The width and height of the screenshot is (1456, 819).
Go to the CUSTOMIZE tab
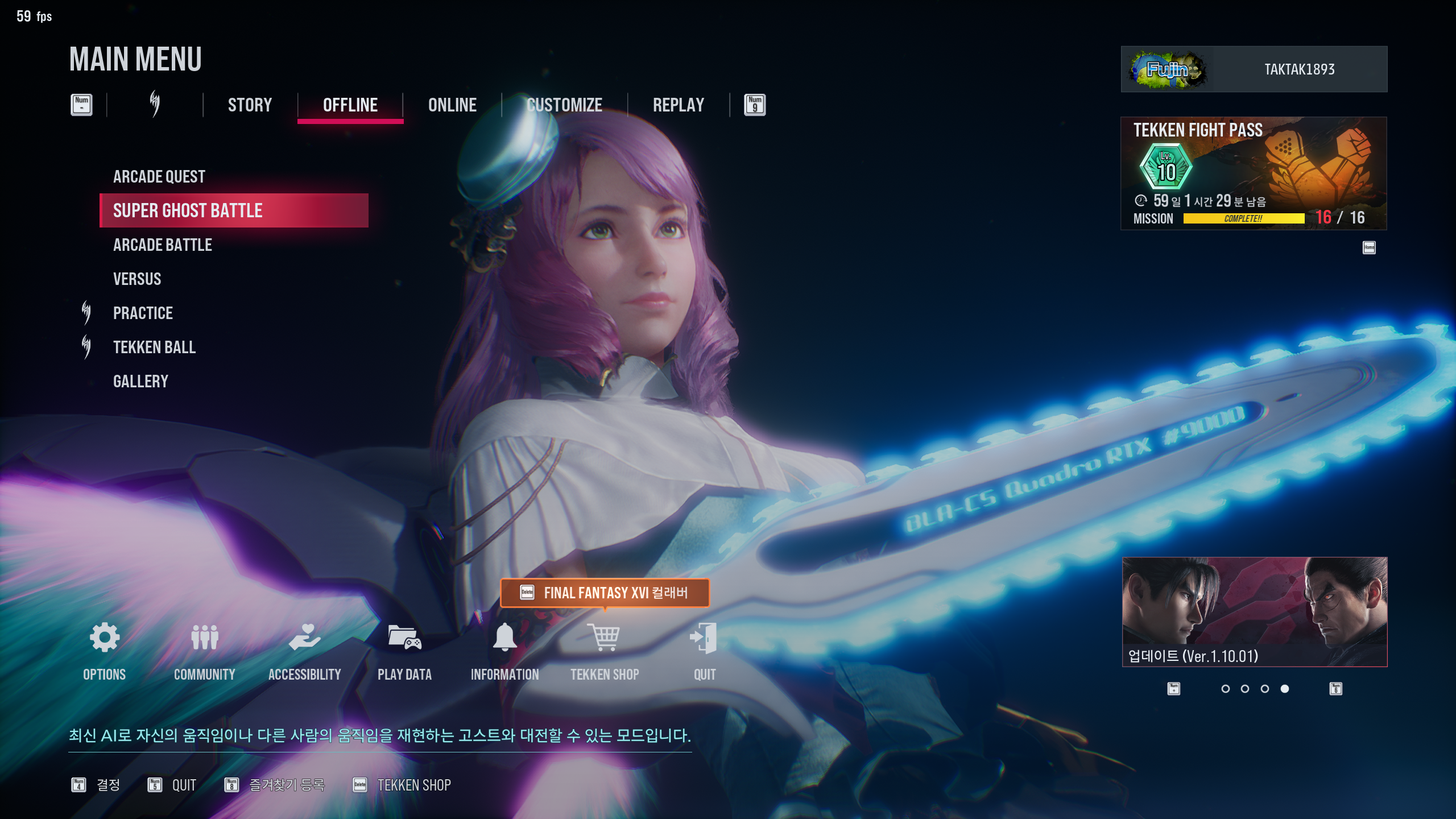[x=564, y=105]
